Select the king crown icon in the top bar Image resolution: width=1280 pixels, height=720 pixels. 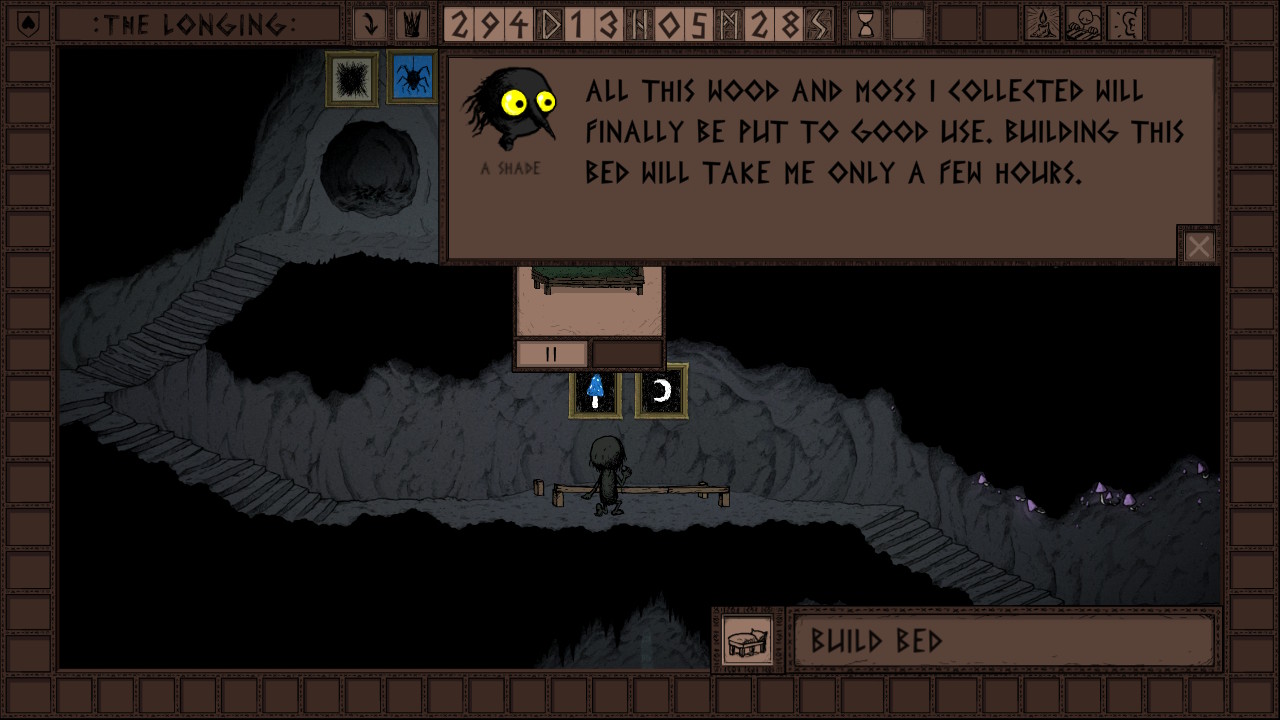point(411,24)
